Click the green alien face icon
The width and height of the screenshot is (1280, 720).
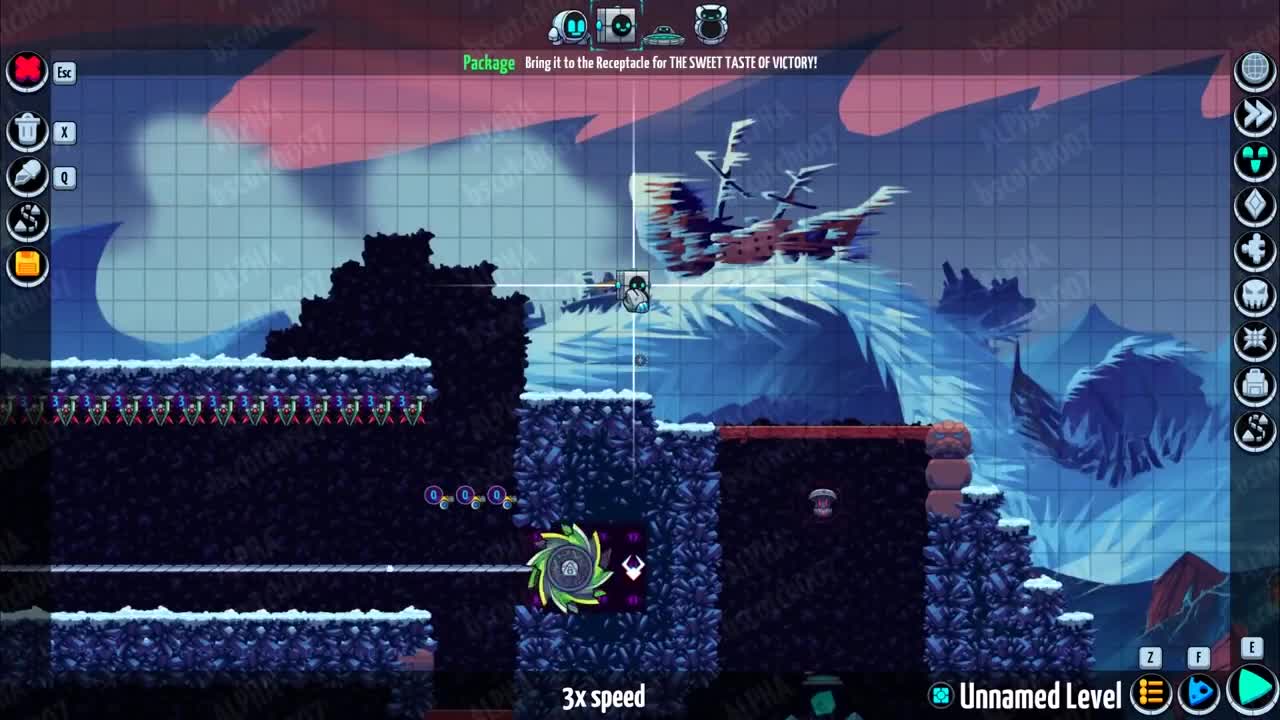pyautogui.click(x=1255, y=160)
